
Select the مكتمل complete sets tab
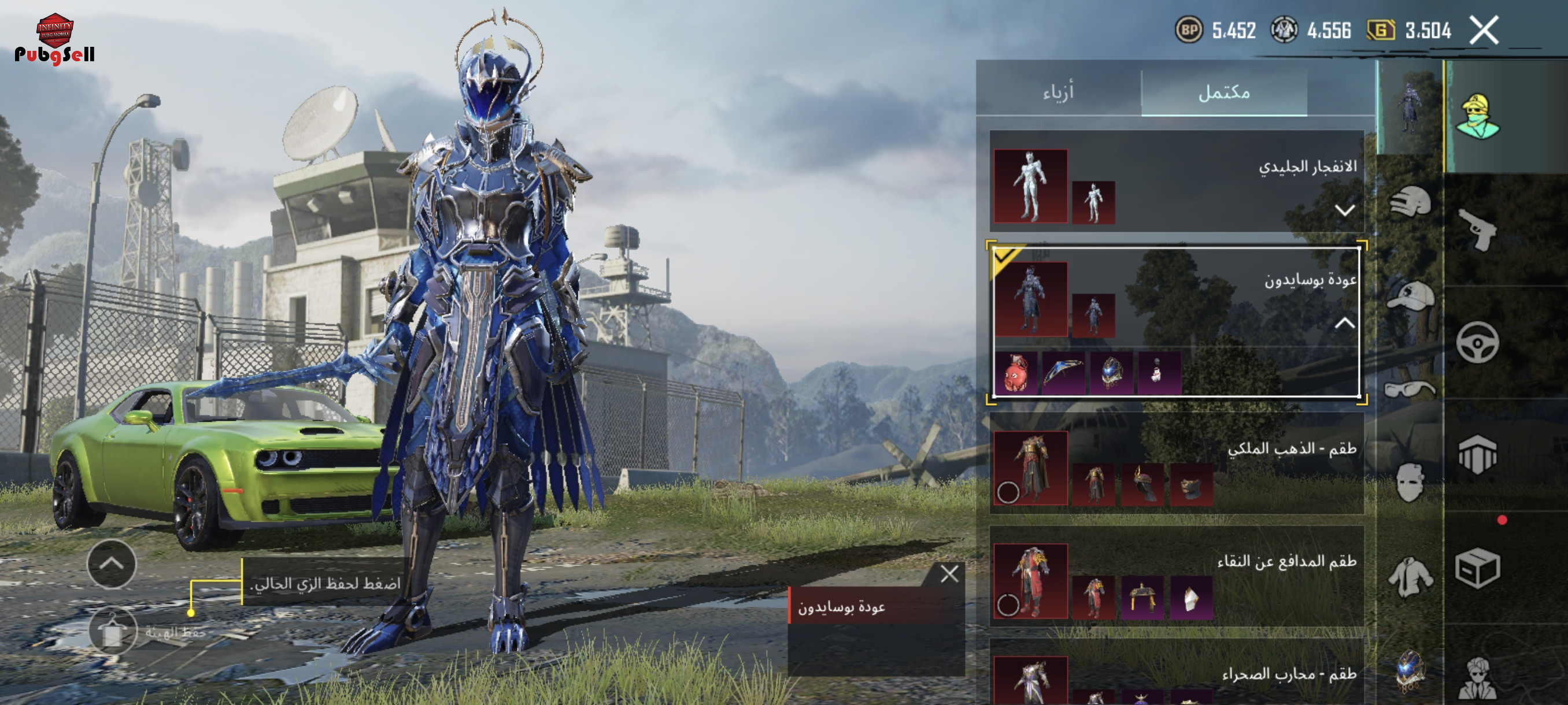[1223, 92]
